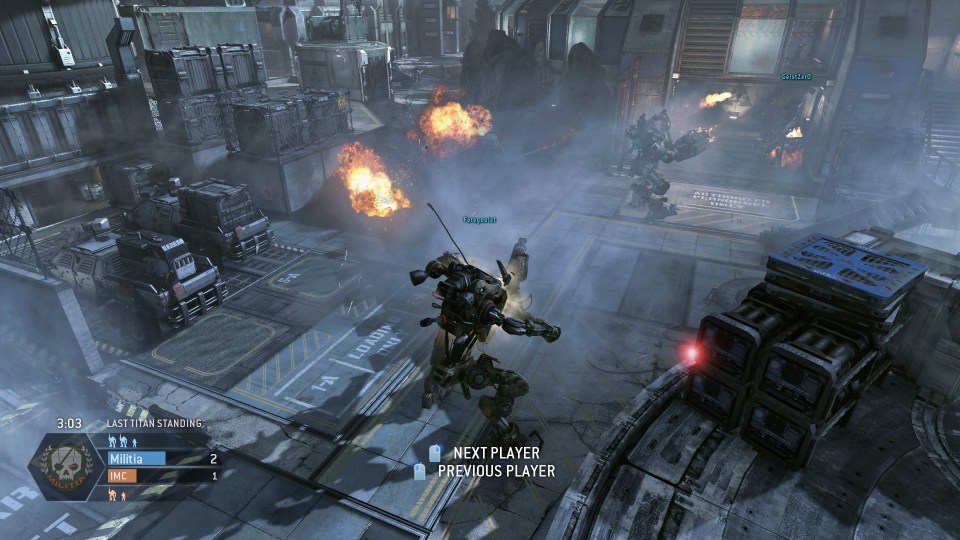Click the Militia skull faction emblem
Screen dimensions: 960x540
[68, 466]
